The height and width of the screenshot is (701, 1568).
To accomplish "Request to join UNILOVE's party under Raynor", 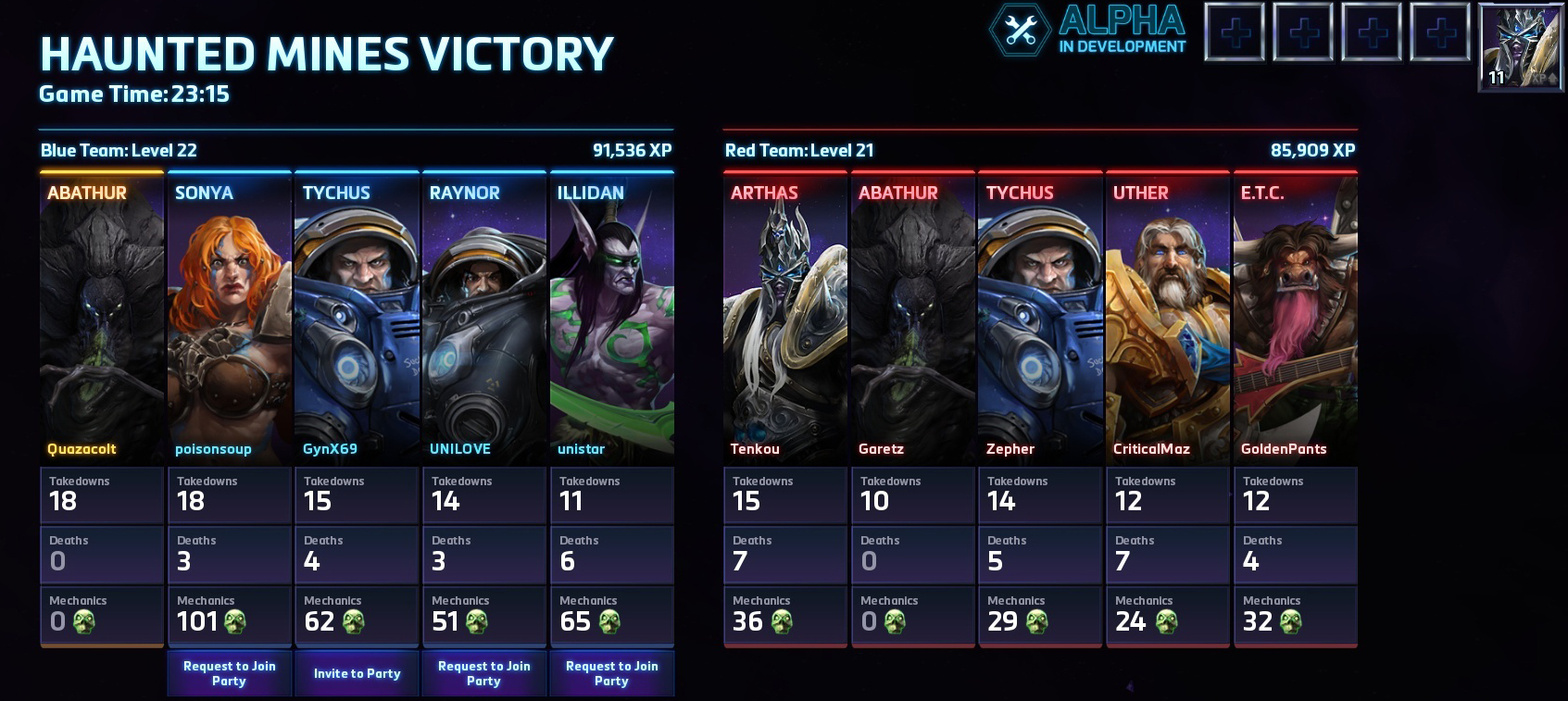I will 483,673.
